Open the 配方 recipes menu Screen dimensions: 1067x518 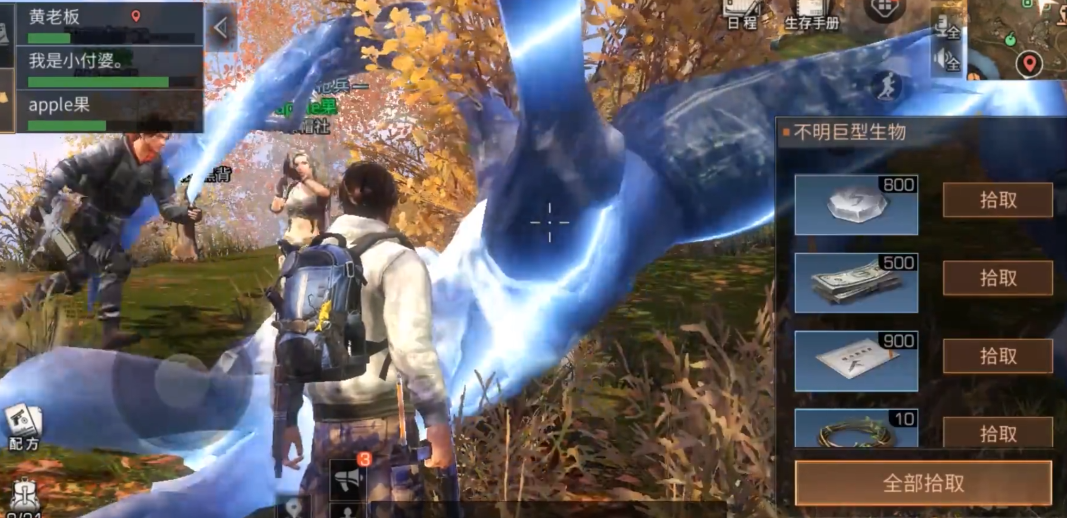tap(23, 427)
